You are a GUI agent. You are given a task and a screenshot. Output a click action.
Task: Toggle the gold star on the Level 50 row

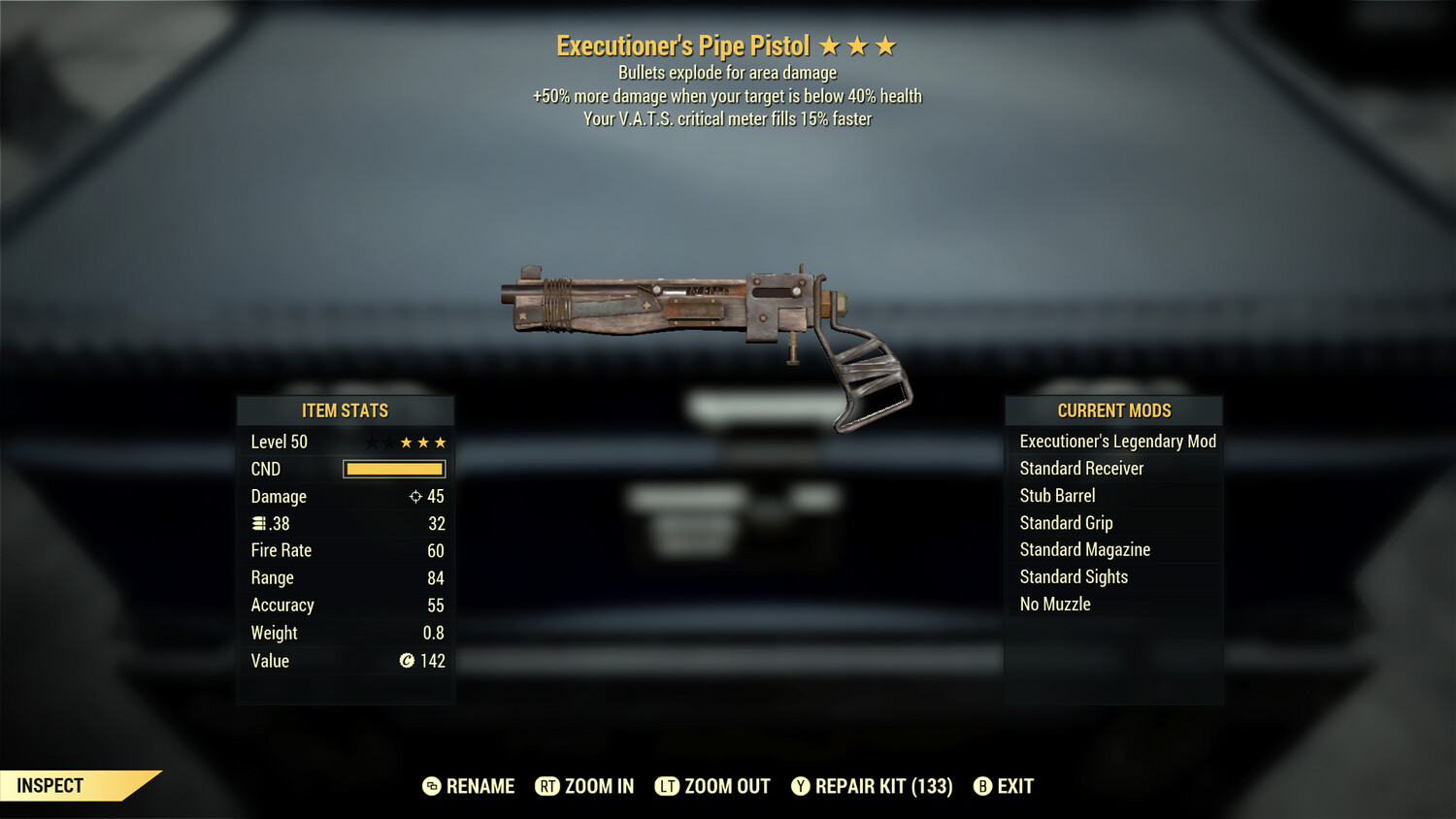click(x=421, y=442)
